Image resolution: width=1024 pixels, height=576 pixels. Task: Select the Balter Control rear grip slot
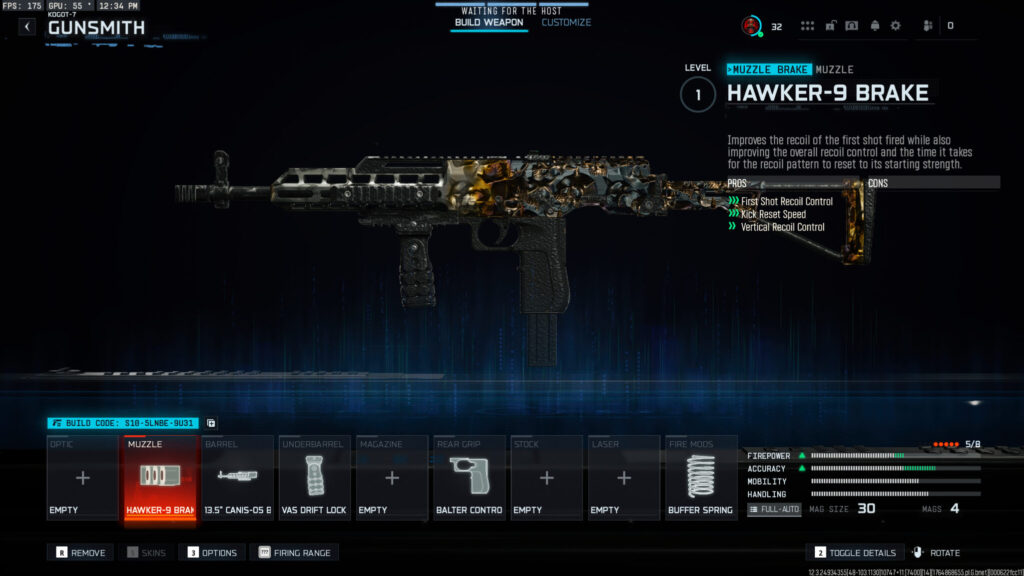(469, 478)
